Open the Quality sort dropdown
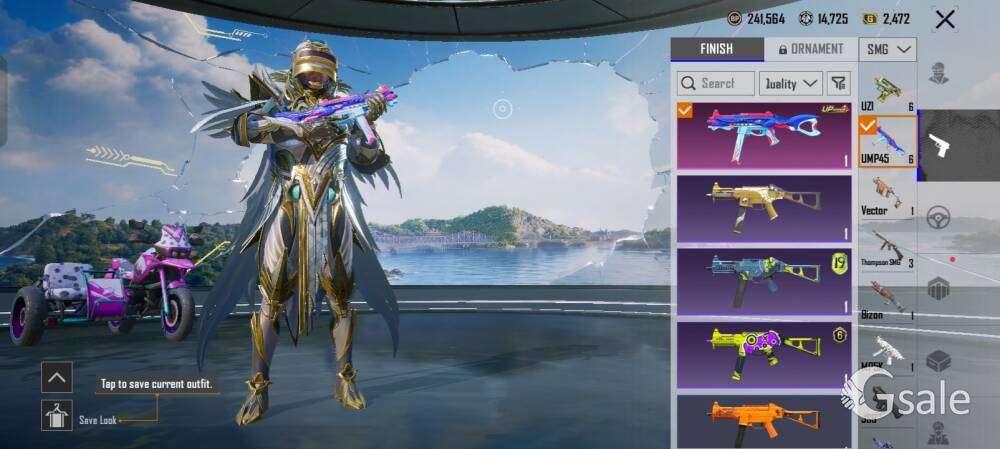 [x=791, y=83]
